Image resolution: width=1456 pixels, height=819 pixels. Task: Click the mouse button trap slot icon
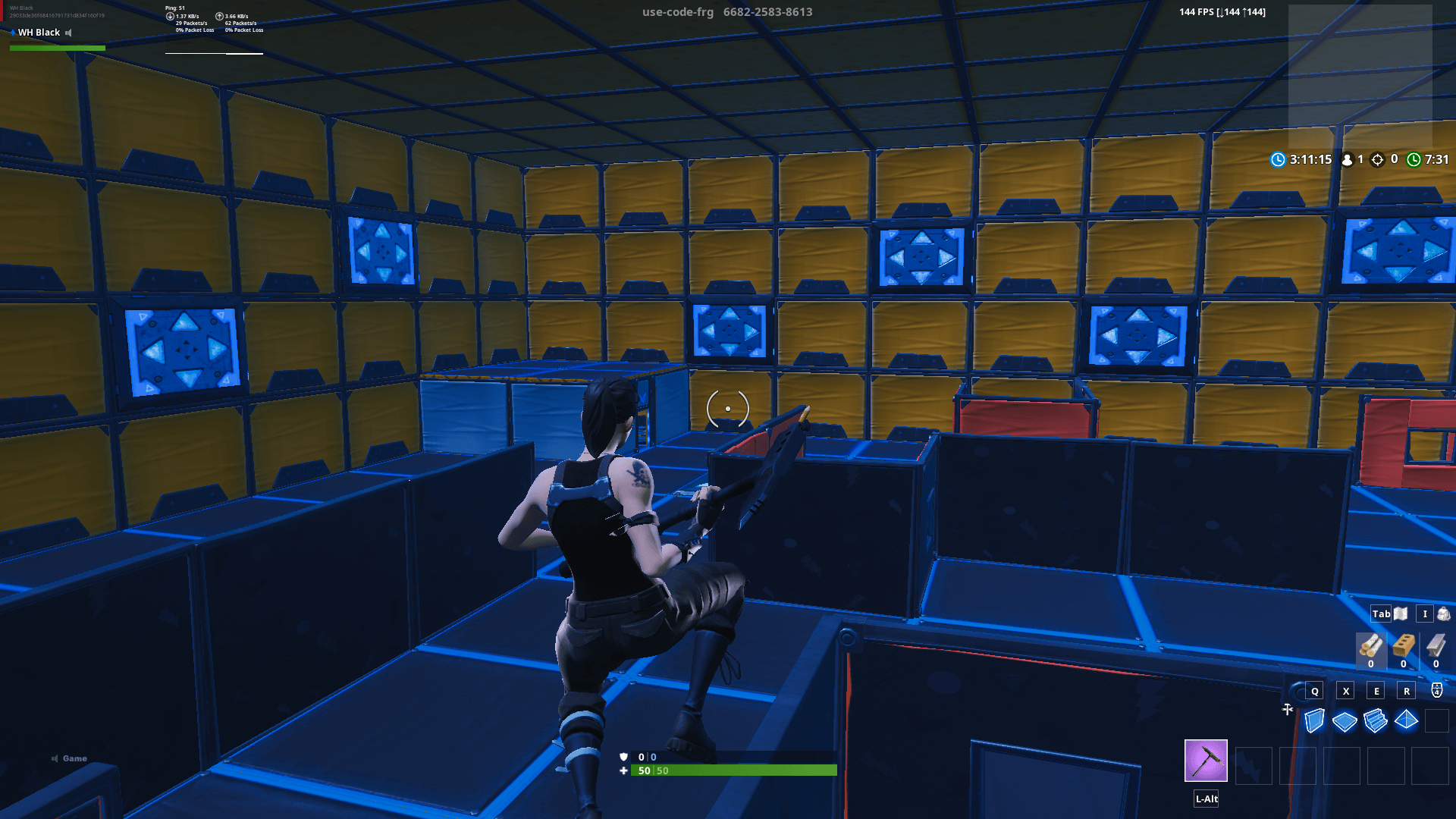point(1436,691)
